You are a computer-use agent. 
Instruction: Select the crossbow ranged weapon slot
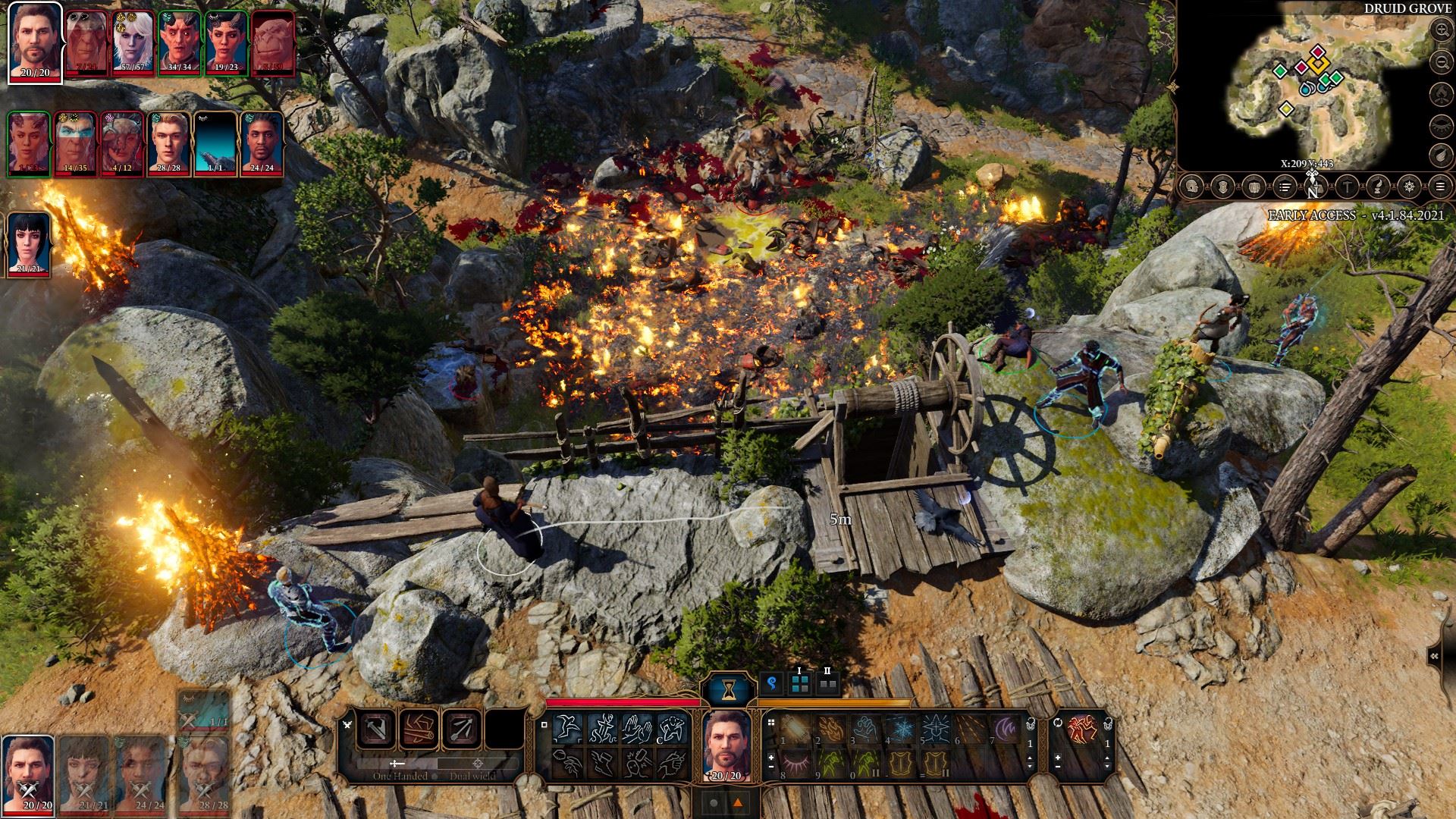coord(462,730)
